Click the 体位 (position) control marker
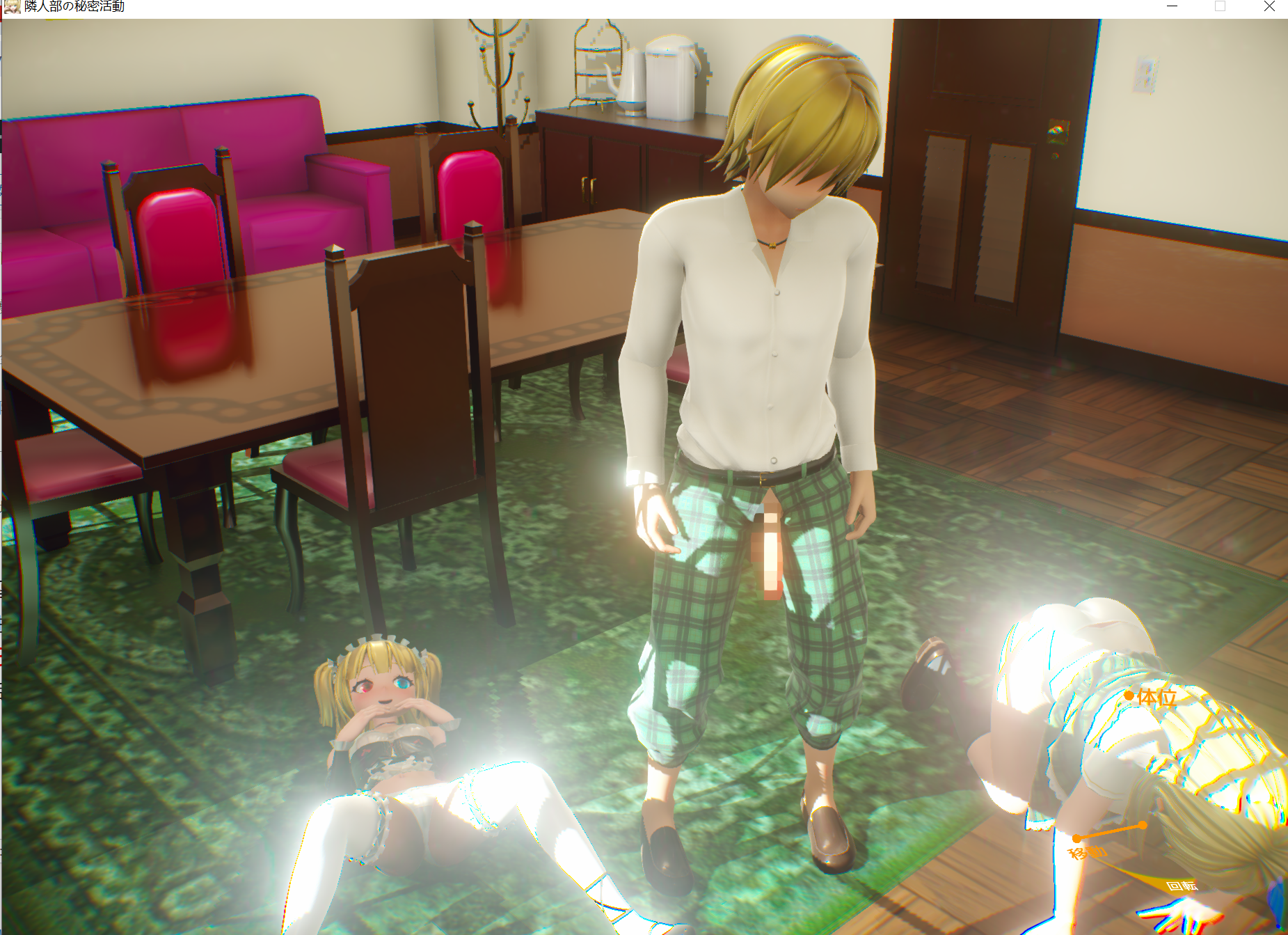Screen dimensions: 1288x935 click(1128, 697)
